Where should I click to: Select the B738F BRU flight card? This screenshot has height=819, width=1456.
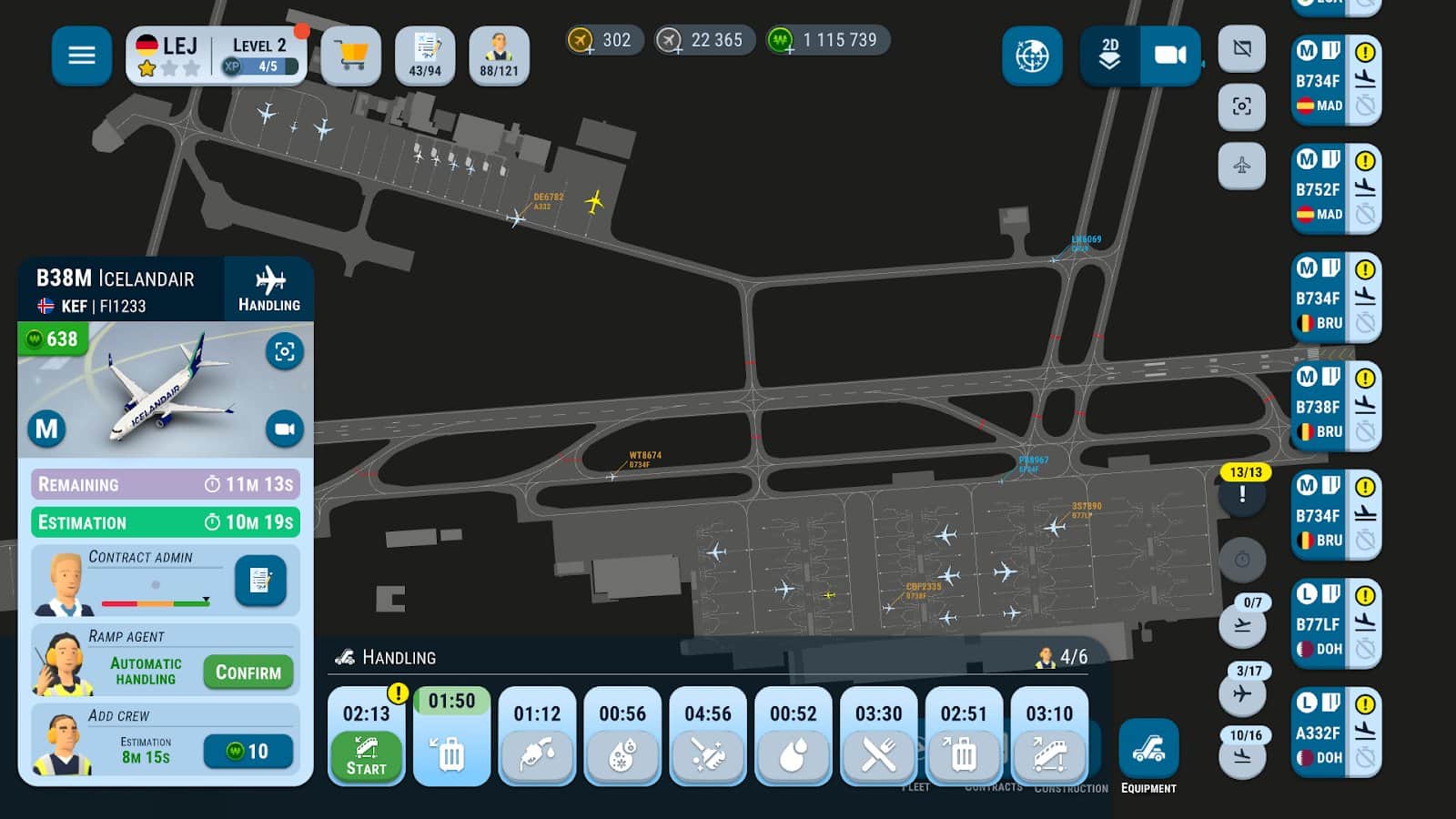[x=1335, y=407]
